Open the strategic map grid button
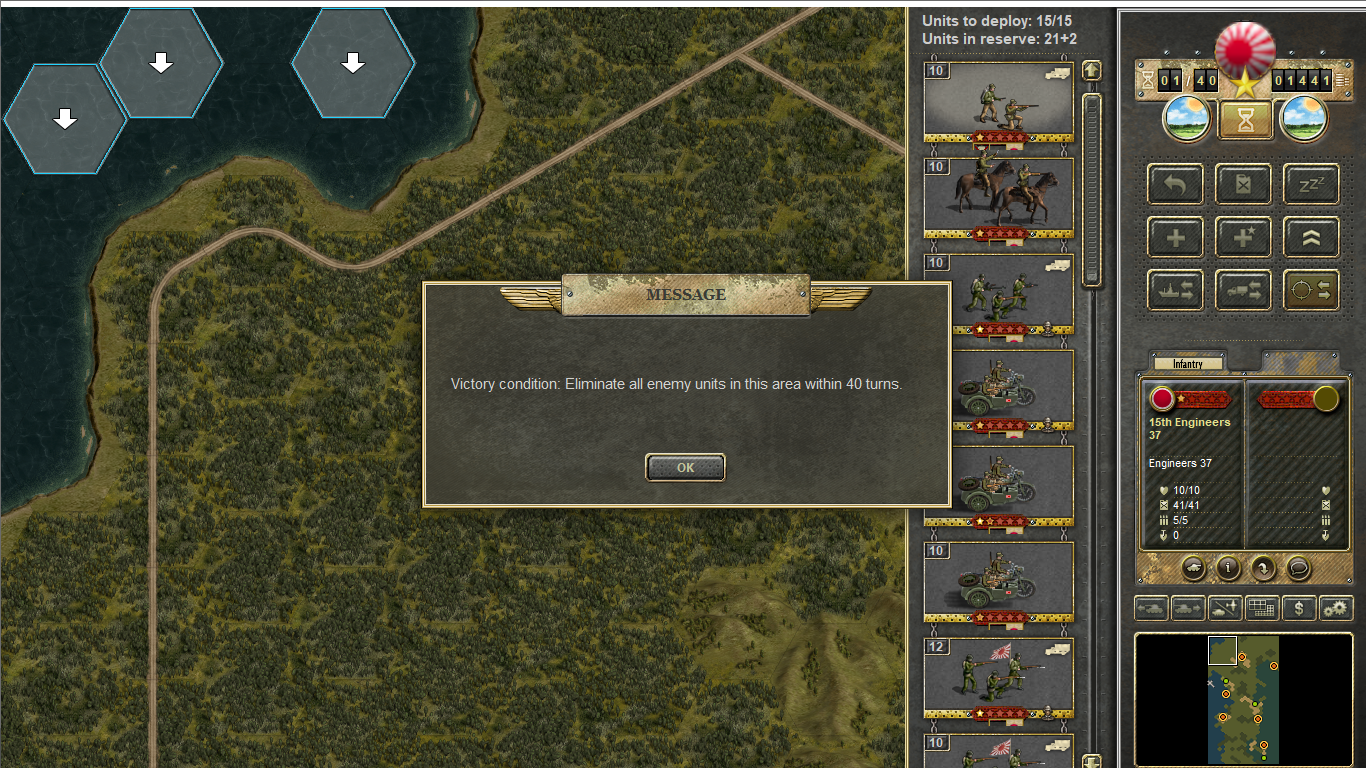The width and height of the screenshot is (1366, 768). [x=1262, y=607]
